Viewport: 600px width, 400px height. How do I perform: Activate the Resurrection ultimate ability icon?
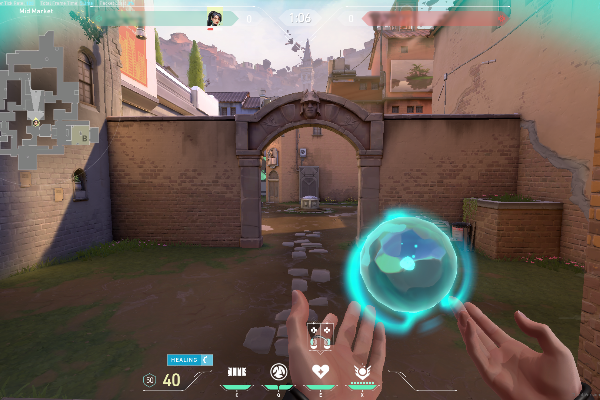coord(361,372)
